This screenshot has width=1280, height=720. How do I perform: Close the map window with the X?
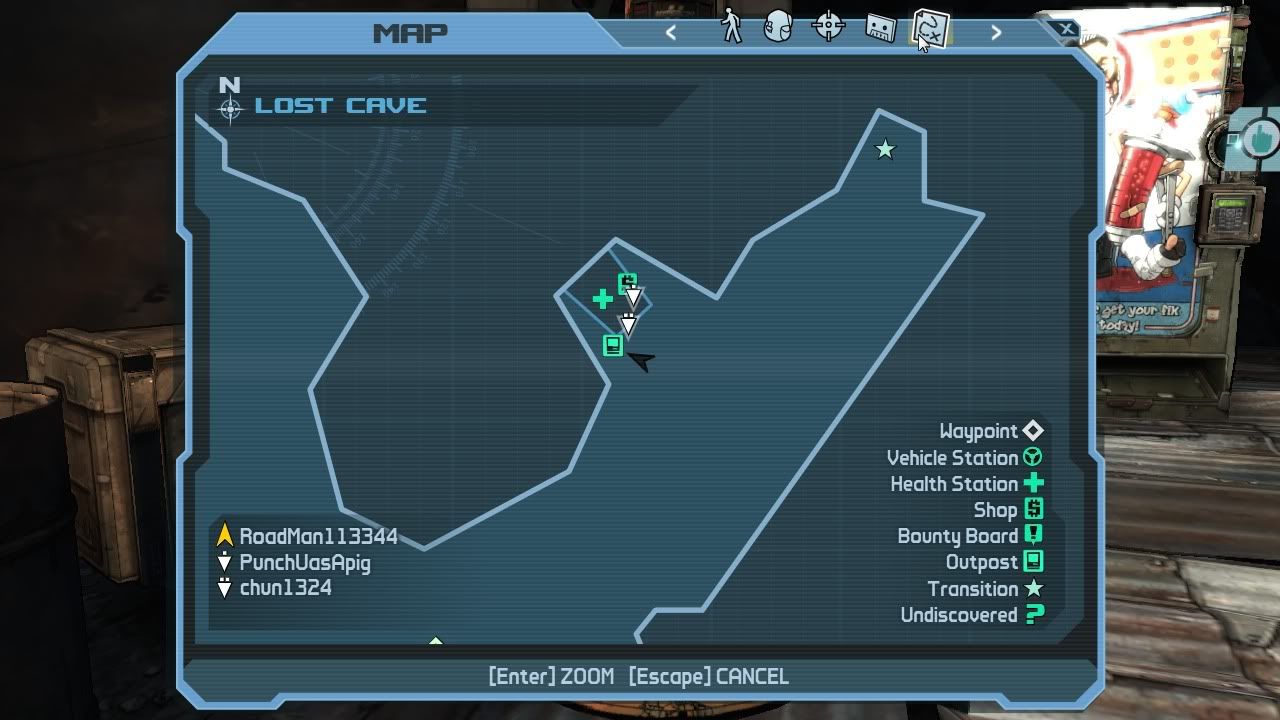pyautogui.click(x=1066, y=30)
